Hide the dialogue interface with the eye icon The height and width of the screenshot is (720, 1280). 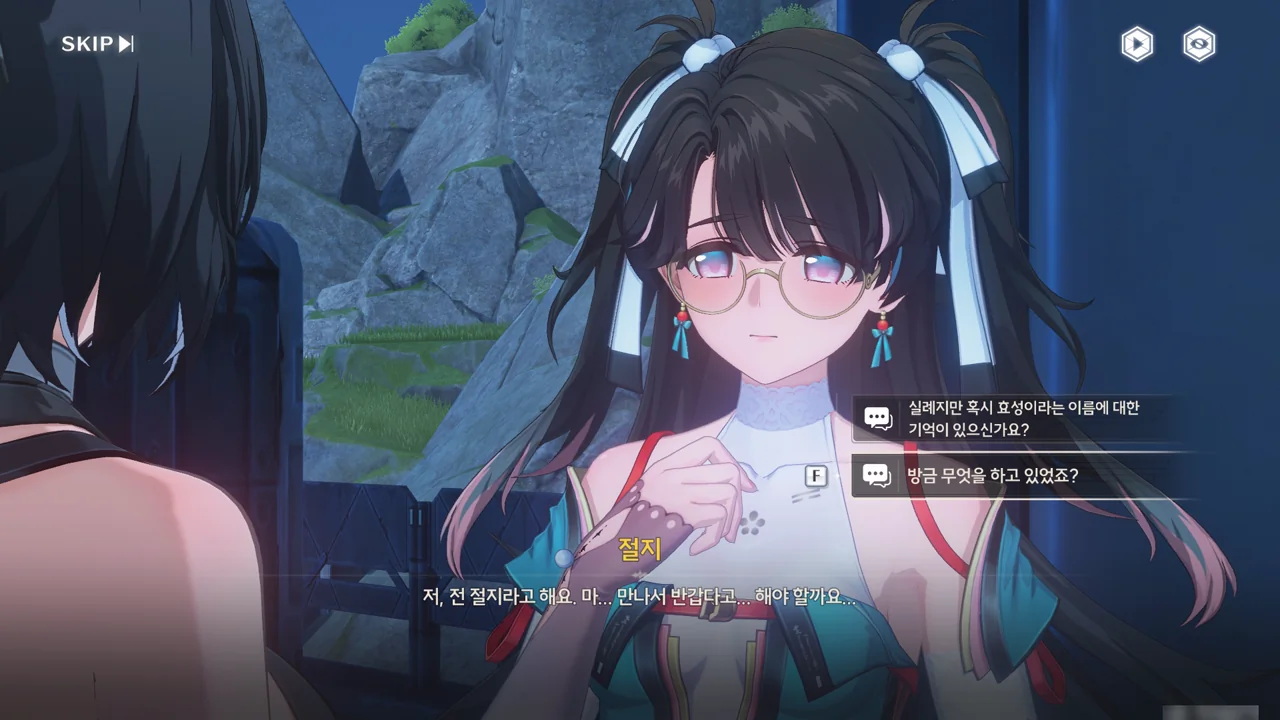coord(1199,44)
